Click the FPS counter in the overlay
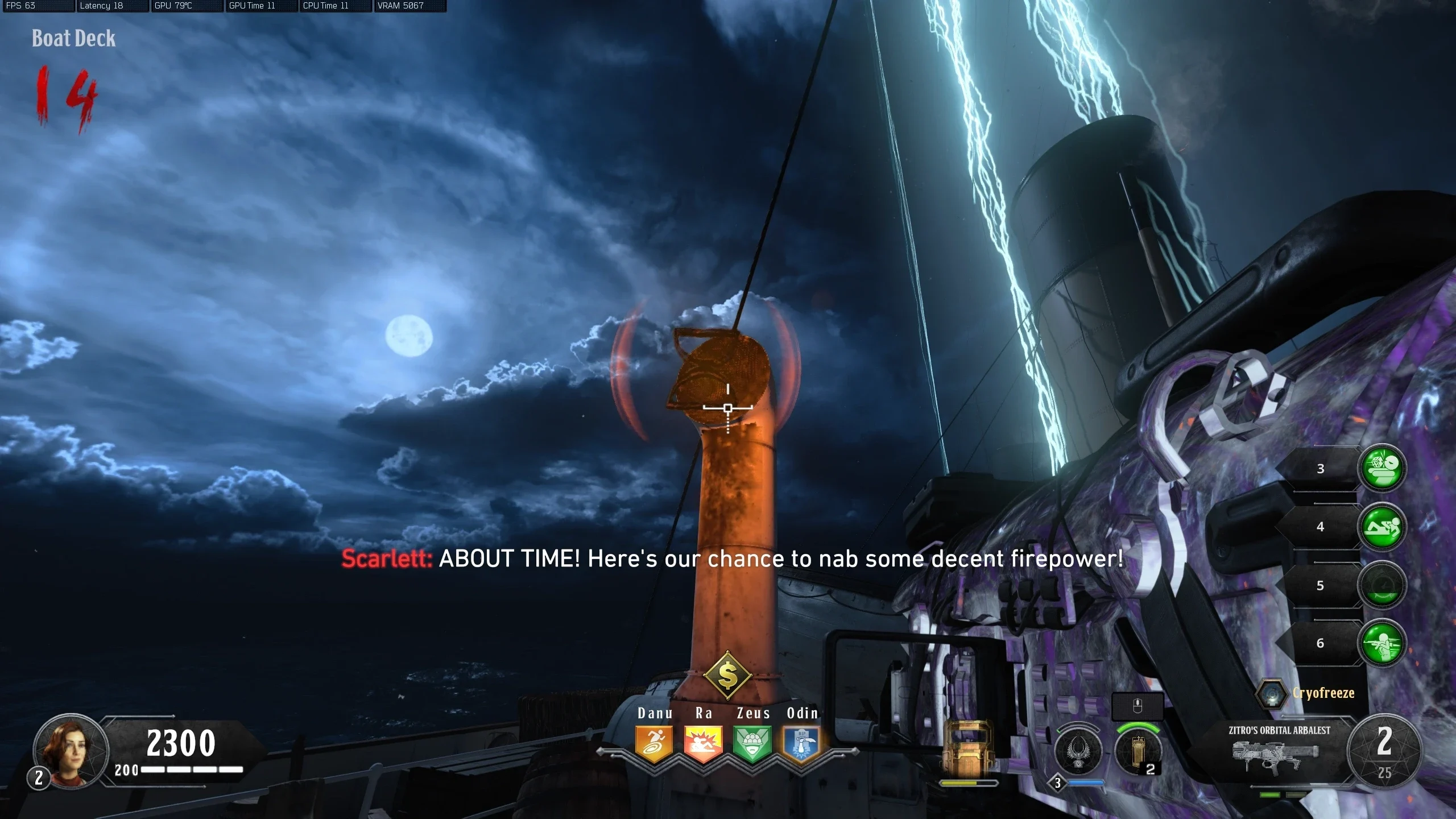The image size is (1456, 819). 21,6
